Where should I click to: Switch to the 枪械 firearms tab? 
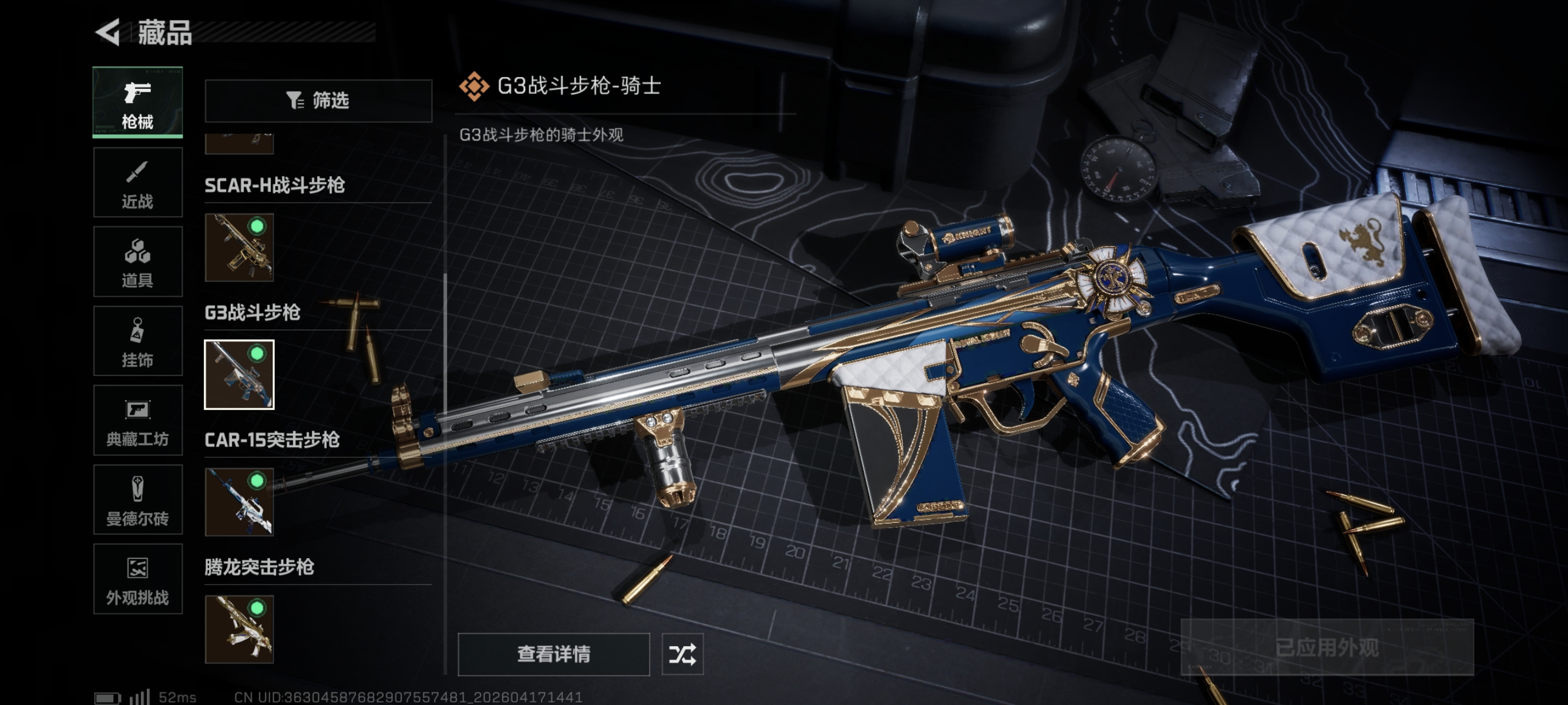[137, 102]
